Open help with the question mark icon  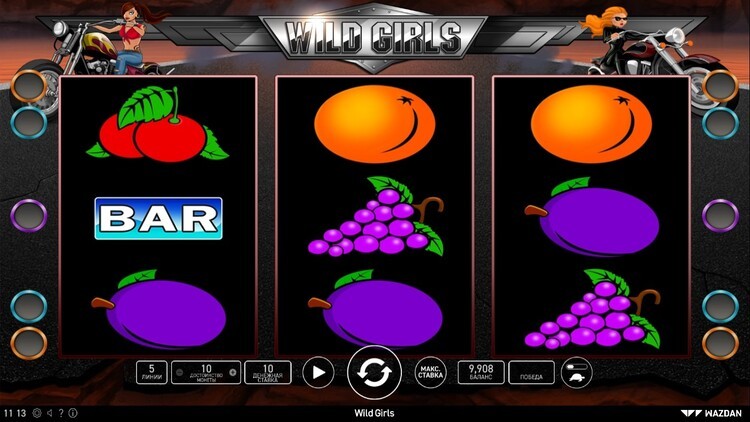click(x=61, y=412)
